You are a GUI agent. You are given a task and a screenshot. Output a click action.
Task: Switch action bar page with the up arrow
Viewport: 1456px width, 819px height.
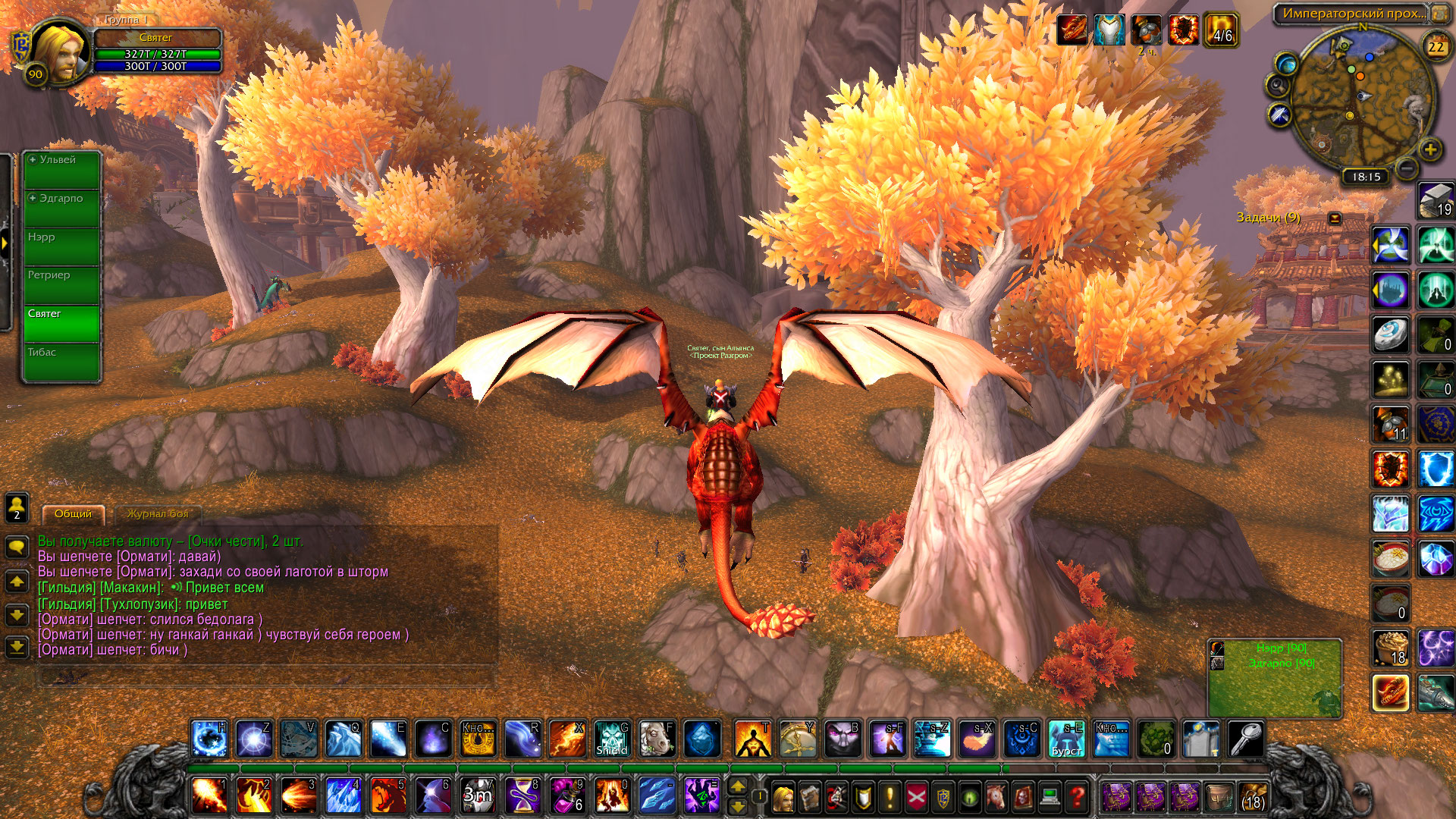point(737,786)
